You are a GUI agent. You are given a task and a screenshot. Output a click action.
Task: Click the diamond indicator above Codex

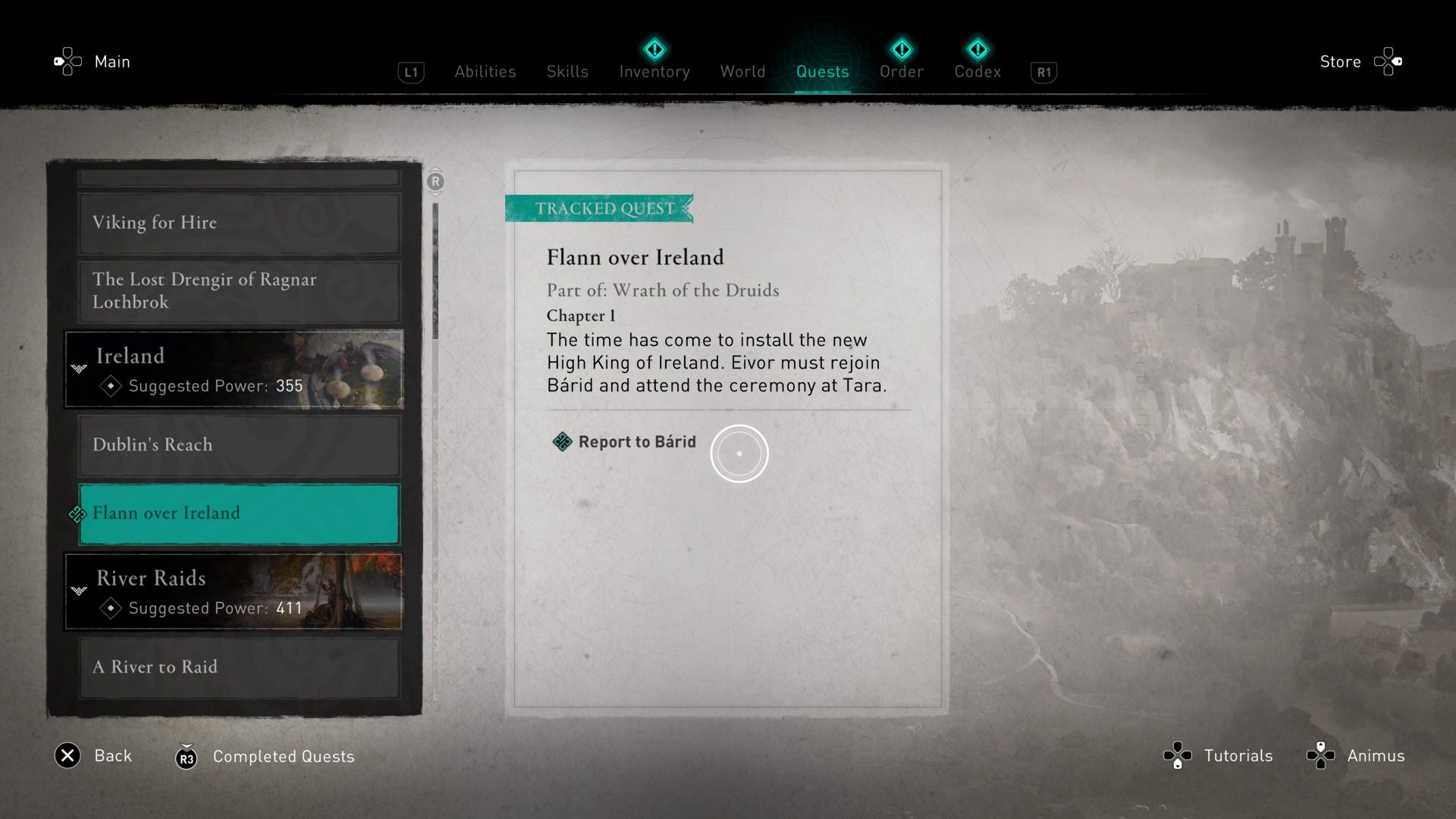pyautogui.click(x=977, y=50)
